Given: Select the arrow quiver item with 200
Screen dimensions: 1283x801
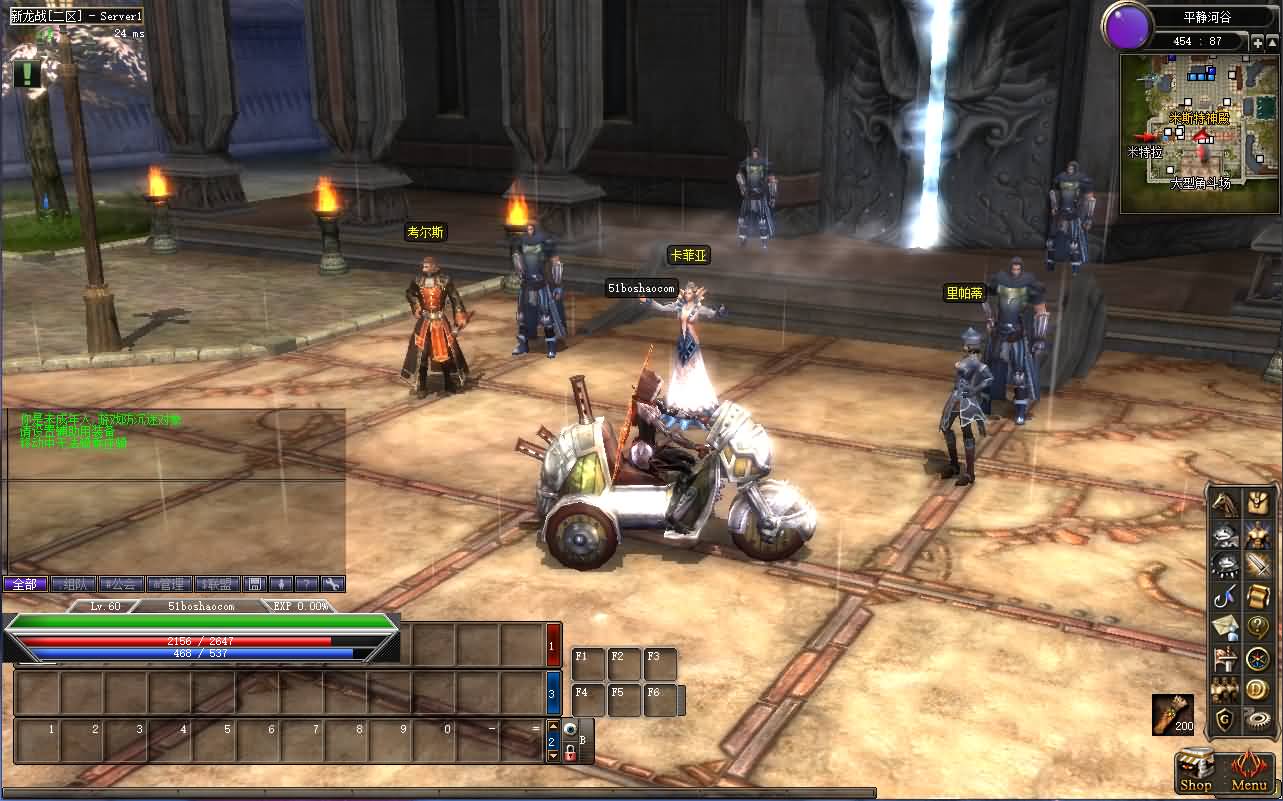Looking at the screenshot, I should pos(1172,713).
